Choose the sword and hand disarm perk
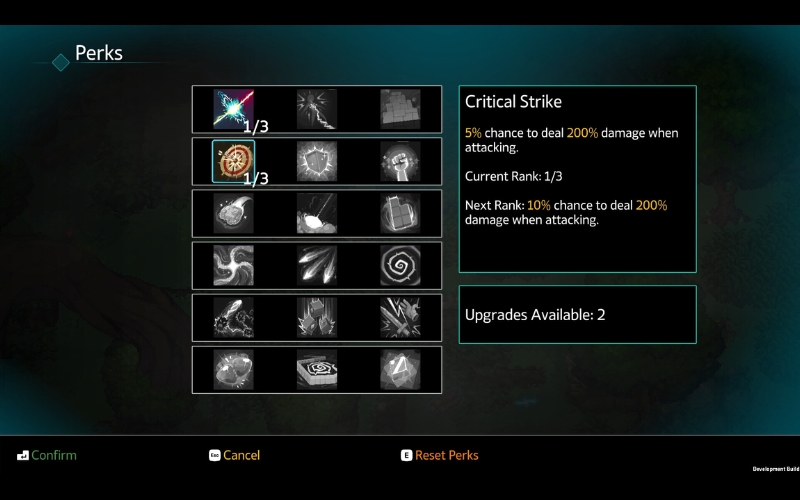This screenshot has width=800, height=500. coord(400,317)
